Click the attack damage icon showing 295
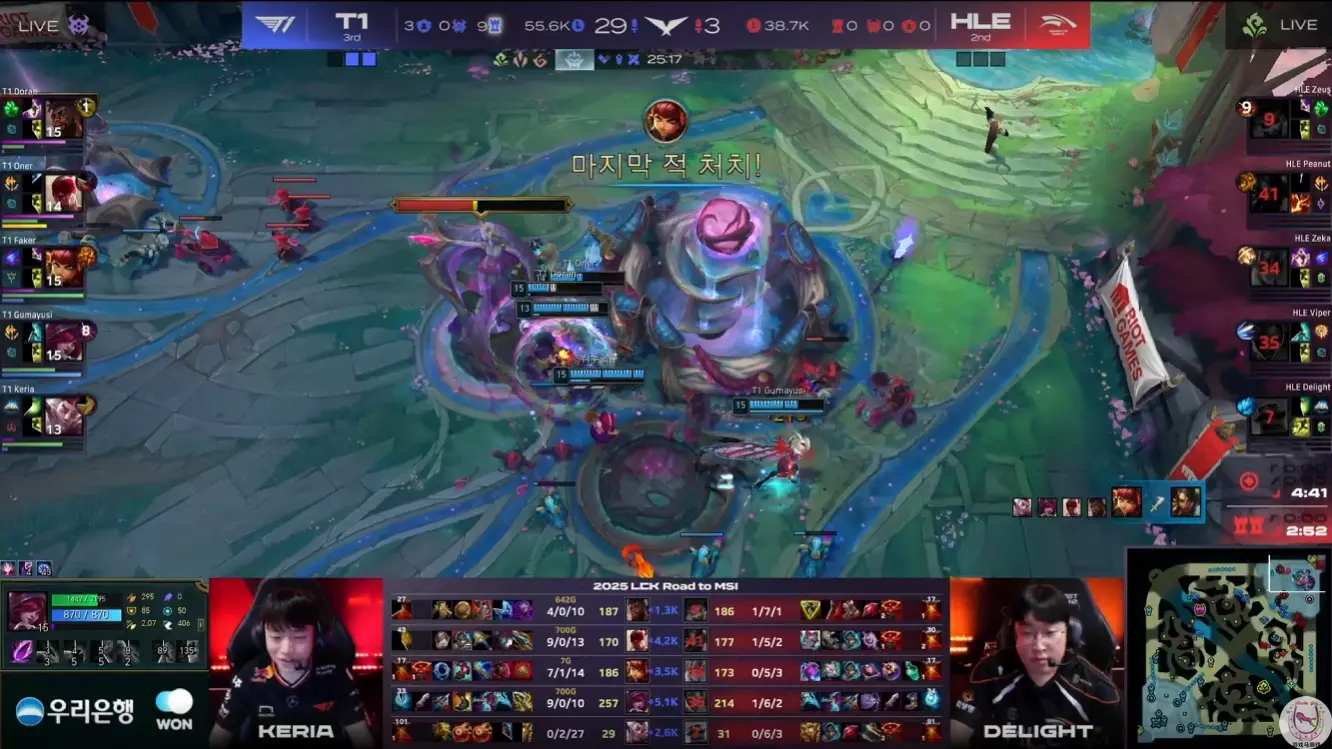1332x749 pixels. point(131,597)
